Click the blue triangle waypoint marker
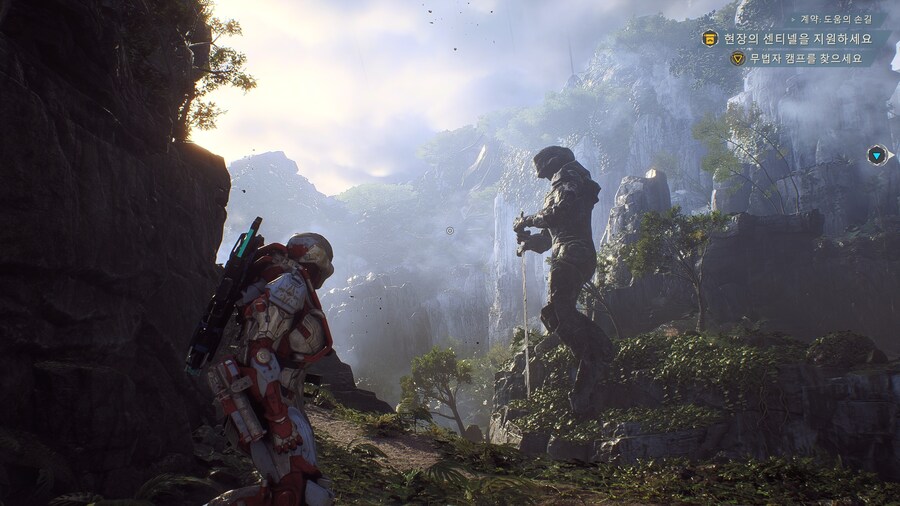Screen dimensions: 900x506 point(877,155)
